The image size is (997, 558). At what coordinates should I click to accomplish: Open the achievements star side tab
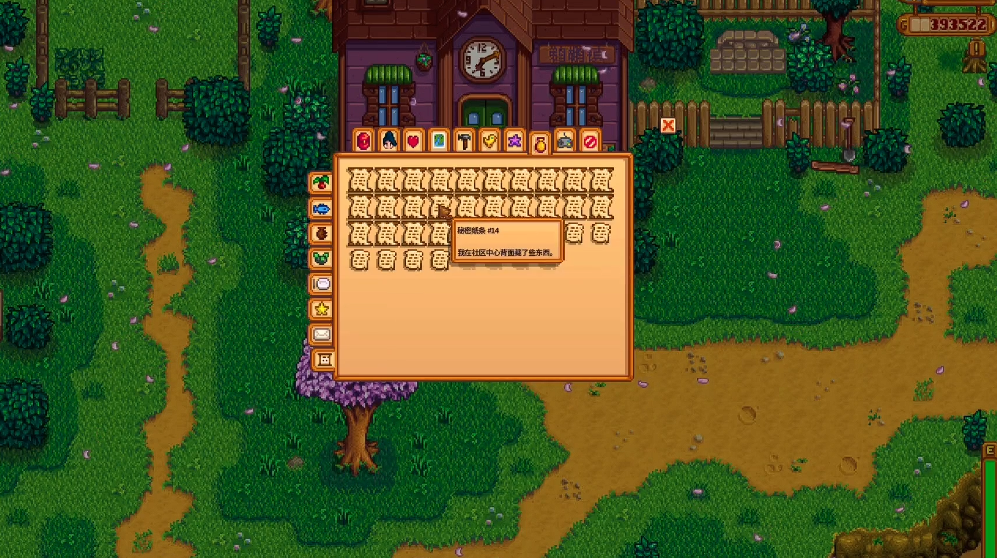coord(321,309)
